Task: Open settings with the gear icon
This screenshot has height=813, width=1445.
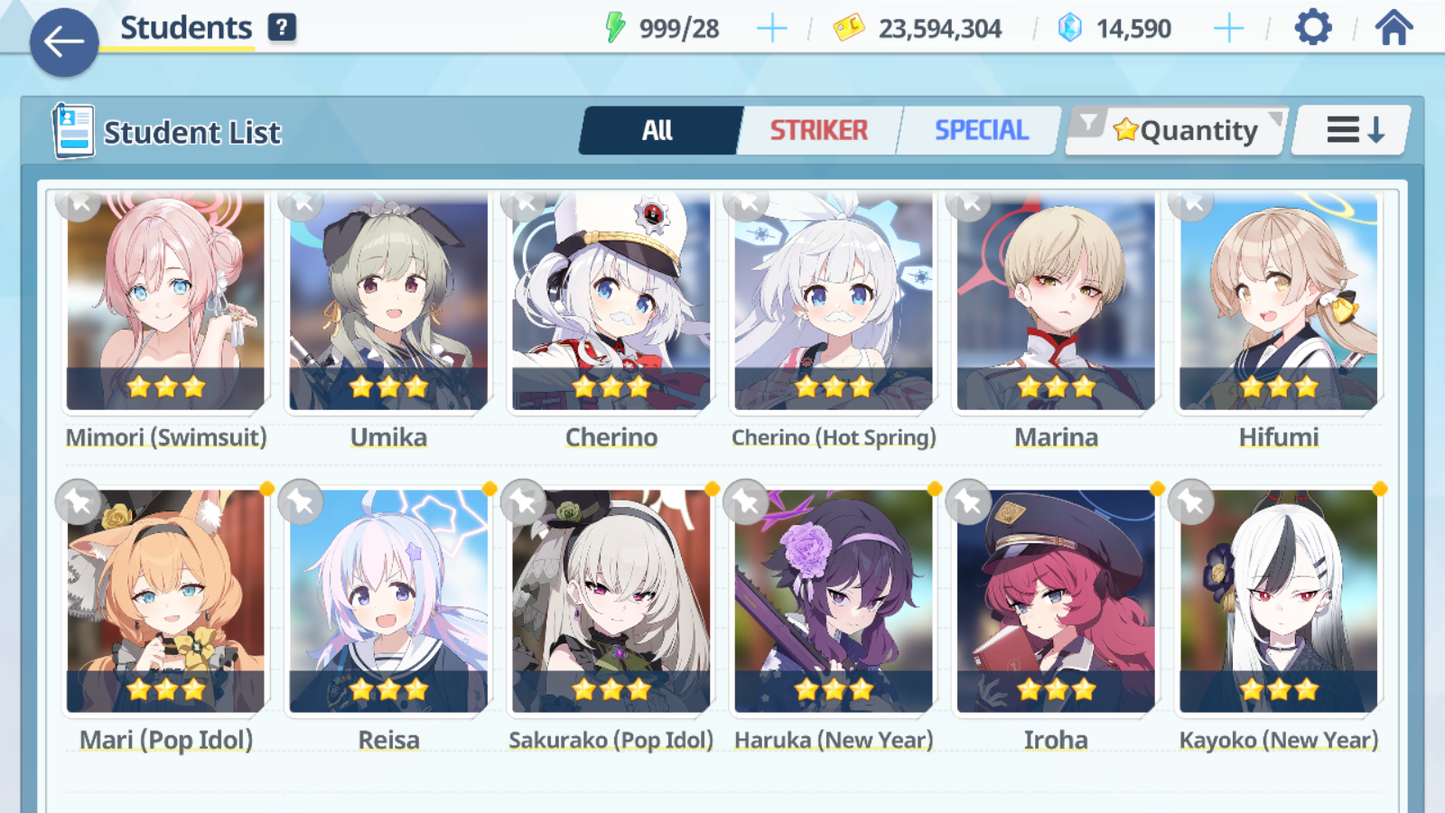Action: [1313, 27]
